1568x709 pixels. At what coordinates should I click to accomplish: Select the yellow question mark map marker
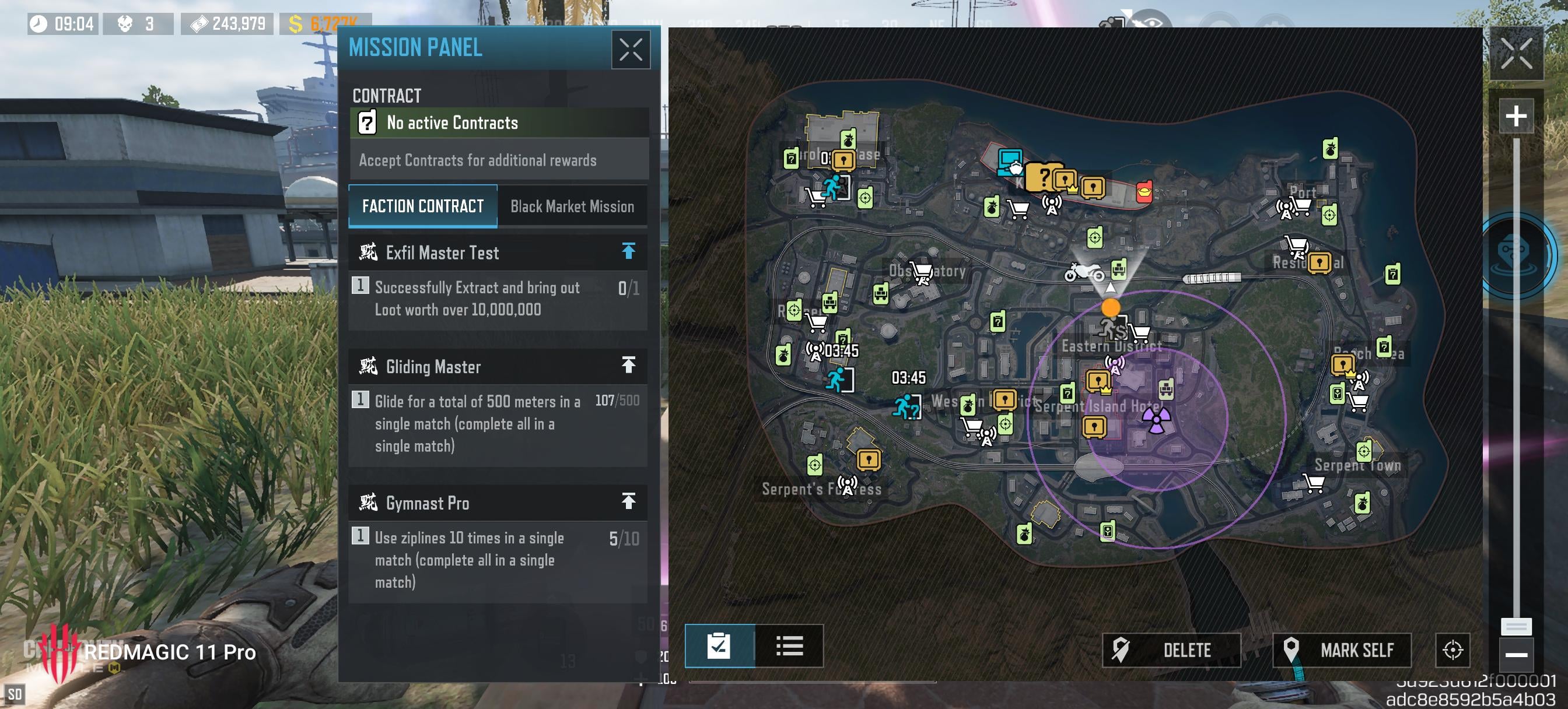(x=1041, y=177)
